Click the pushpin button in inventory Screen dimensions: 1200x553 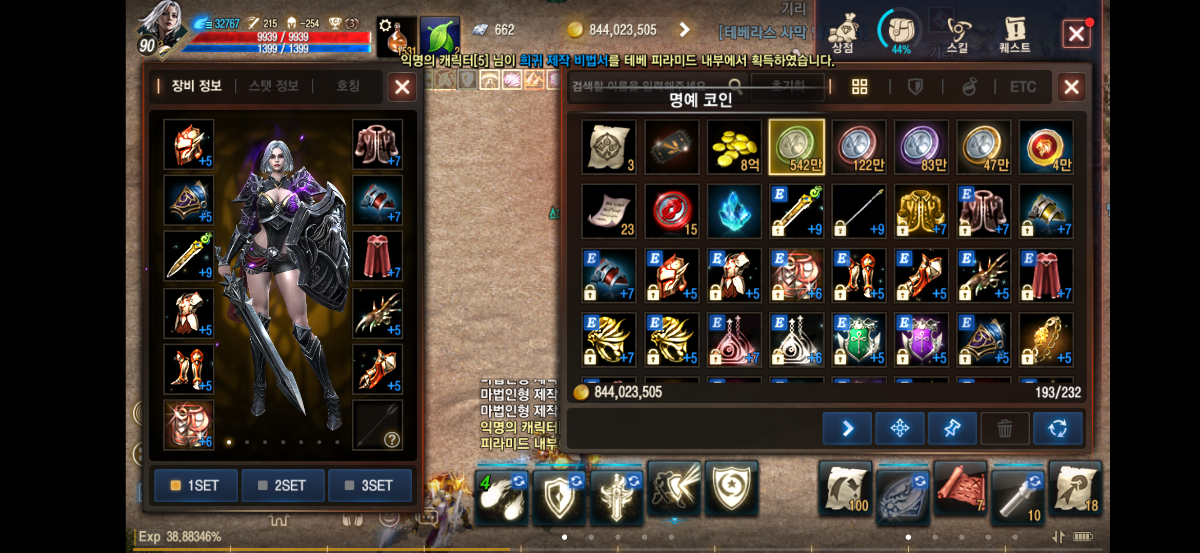click(x=952, y=429)
